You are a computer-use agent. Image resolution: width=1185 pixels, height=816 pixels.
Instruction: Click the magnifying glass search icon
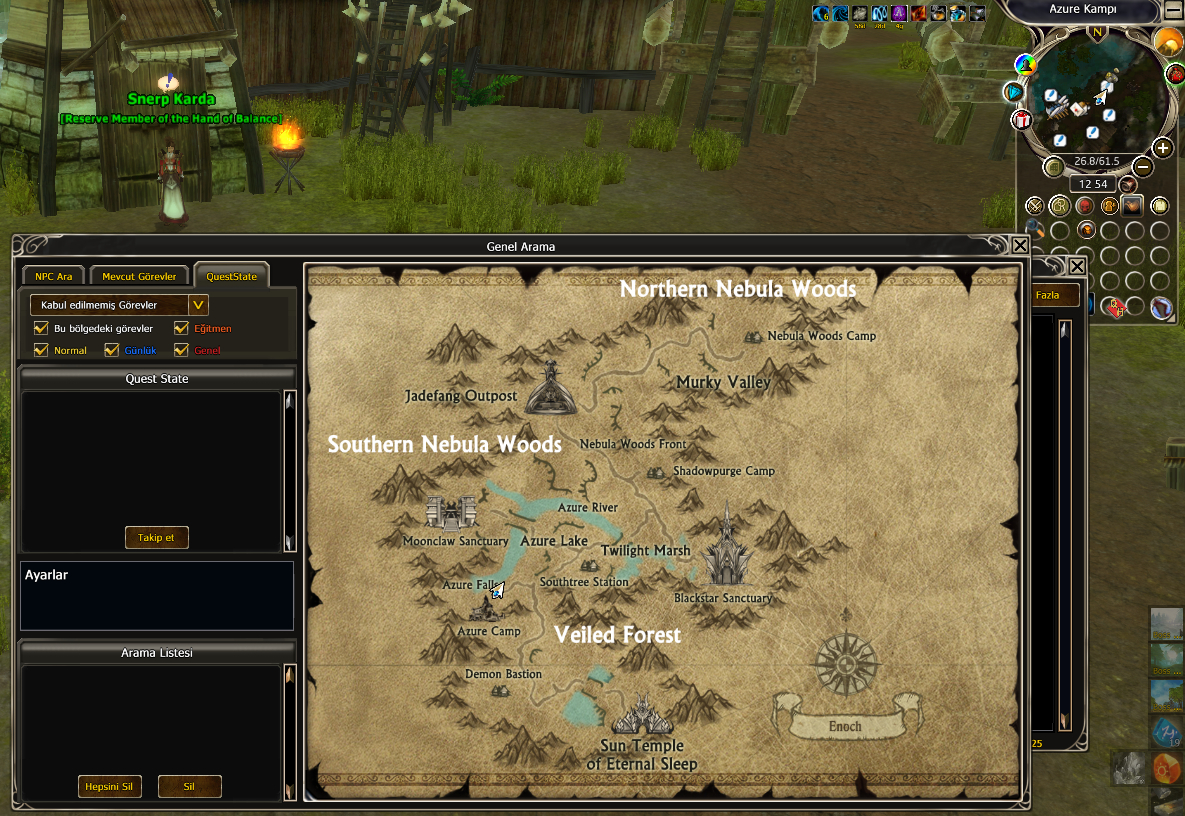point(1035,229)
